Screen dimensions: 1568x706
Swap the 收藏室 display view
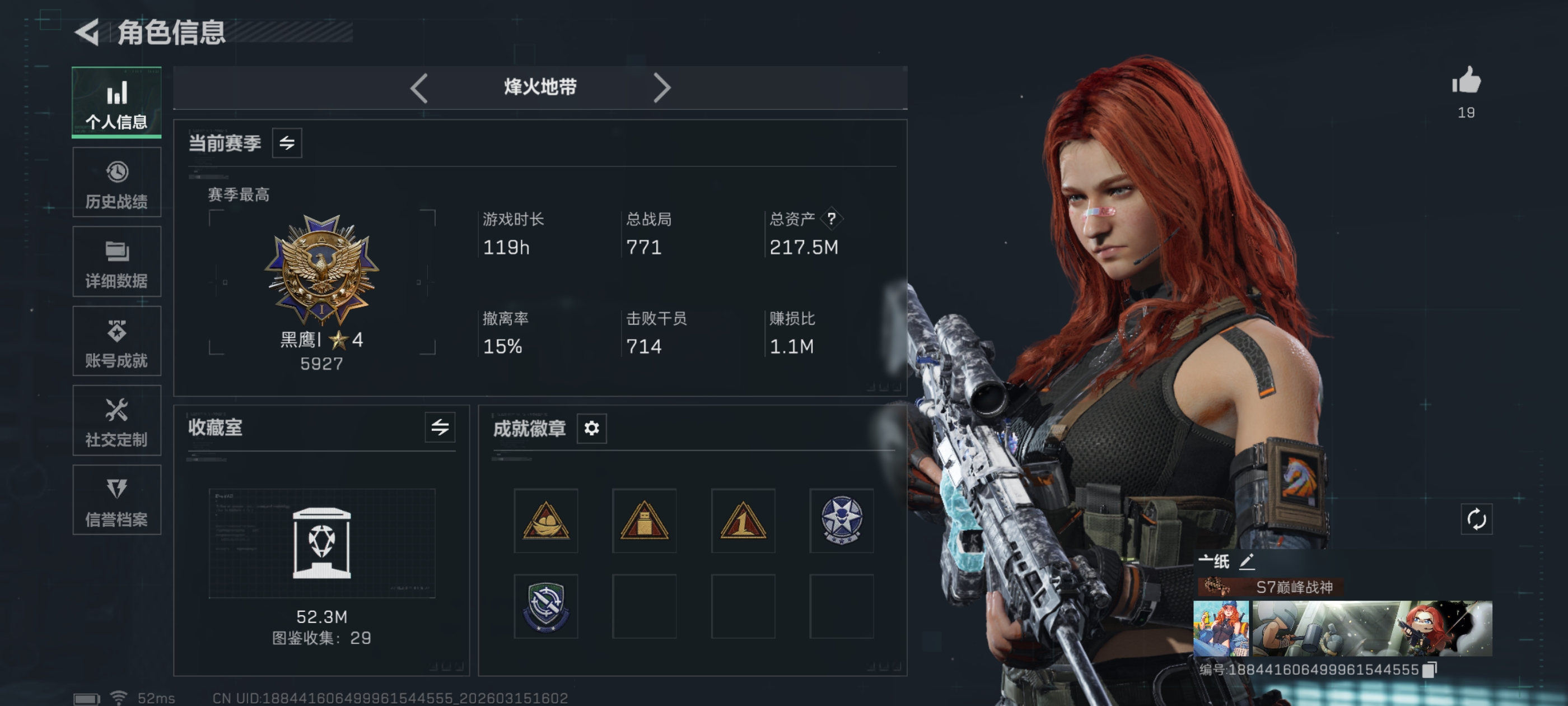[x=440, y=427]
